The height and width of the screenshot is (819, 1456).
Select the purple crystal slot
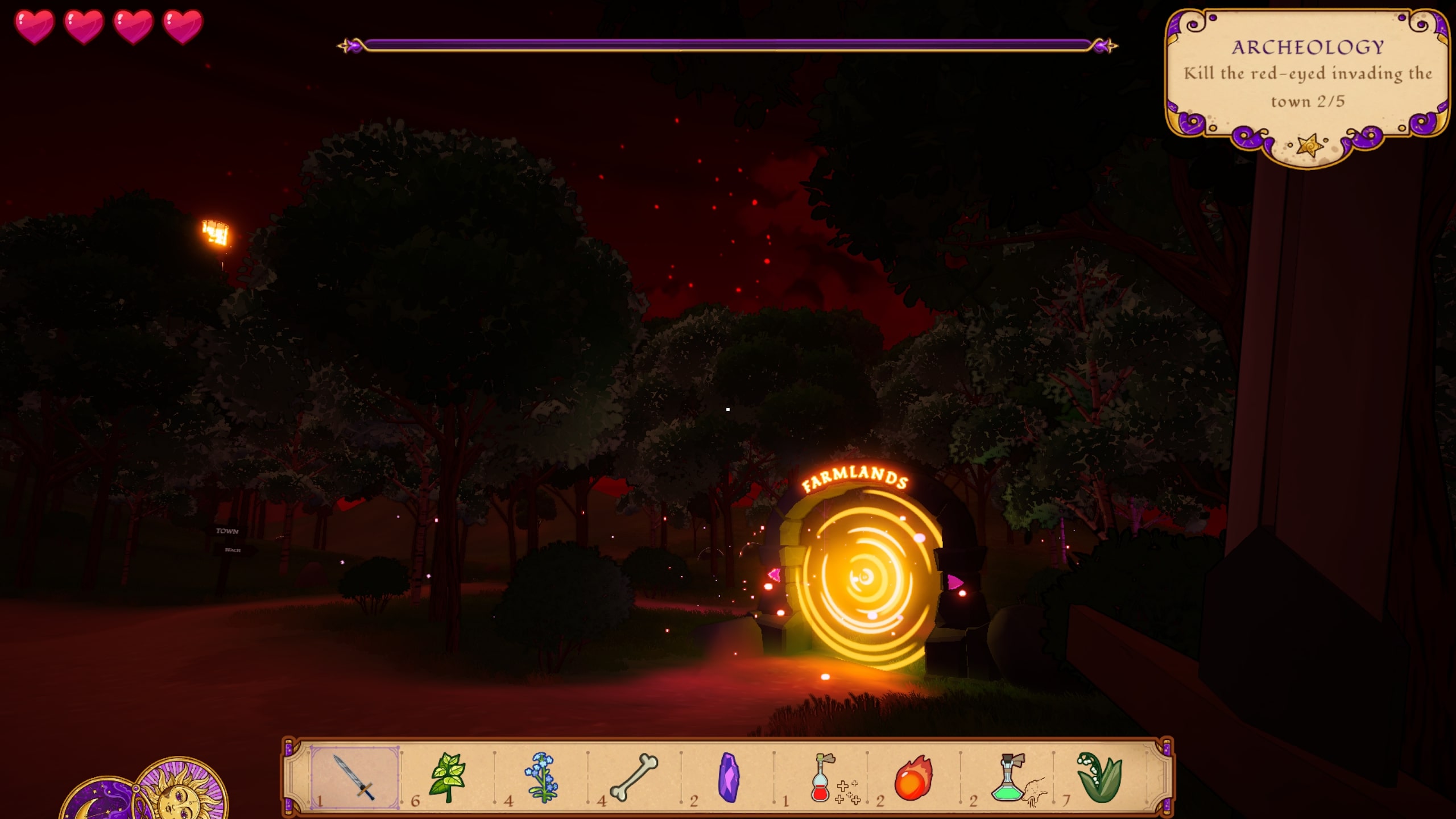[x=729, y=777]
